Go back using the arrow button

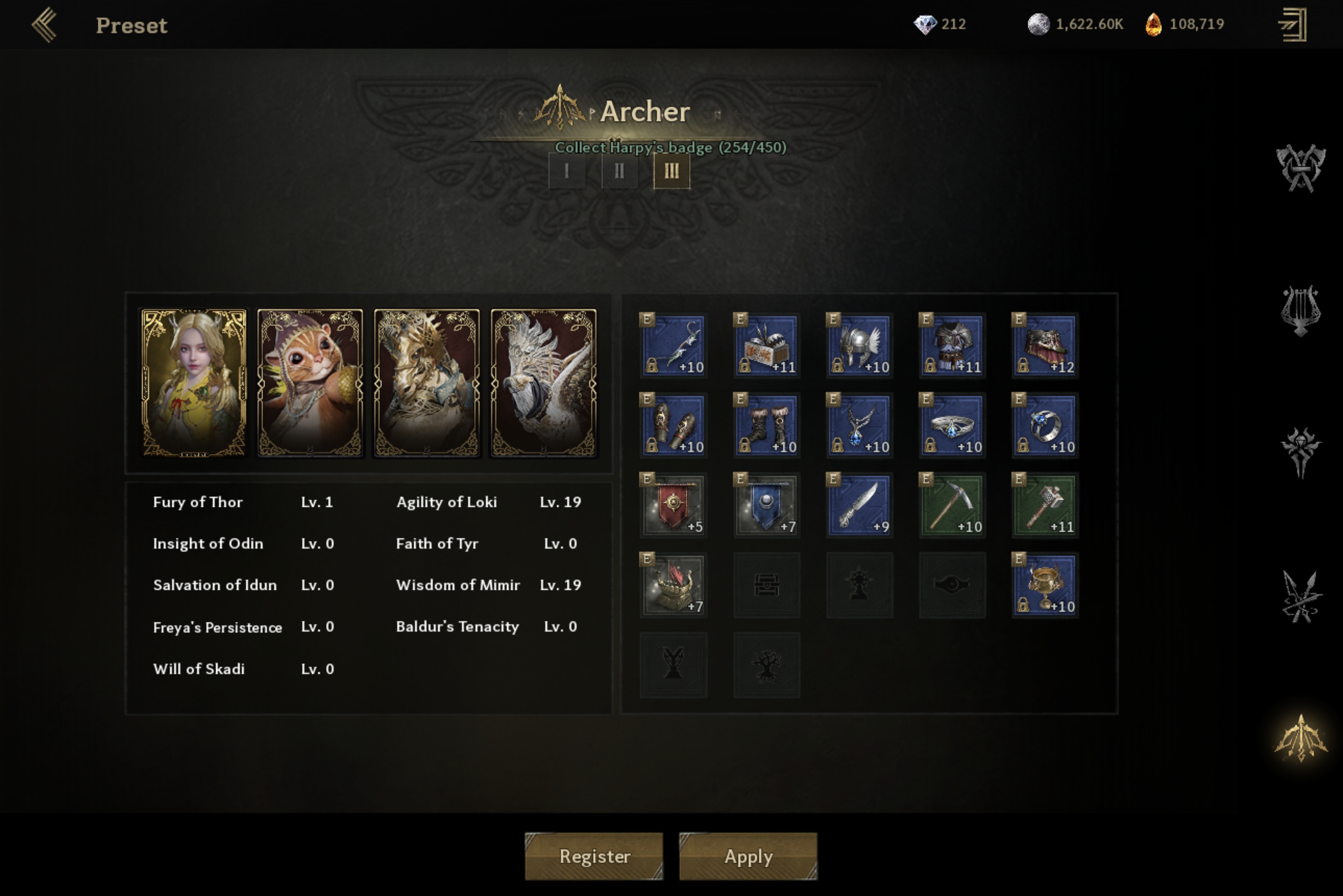[x=44, y=25]
